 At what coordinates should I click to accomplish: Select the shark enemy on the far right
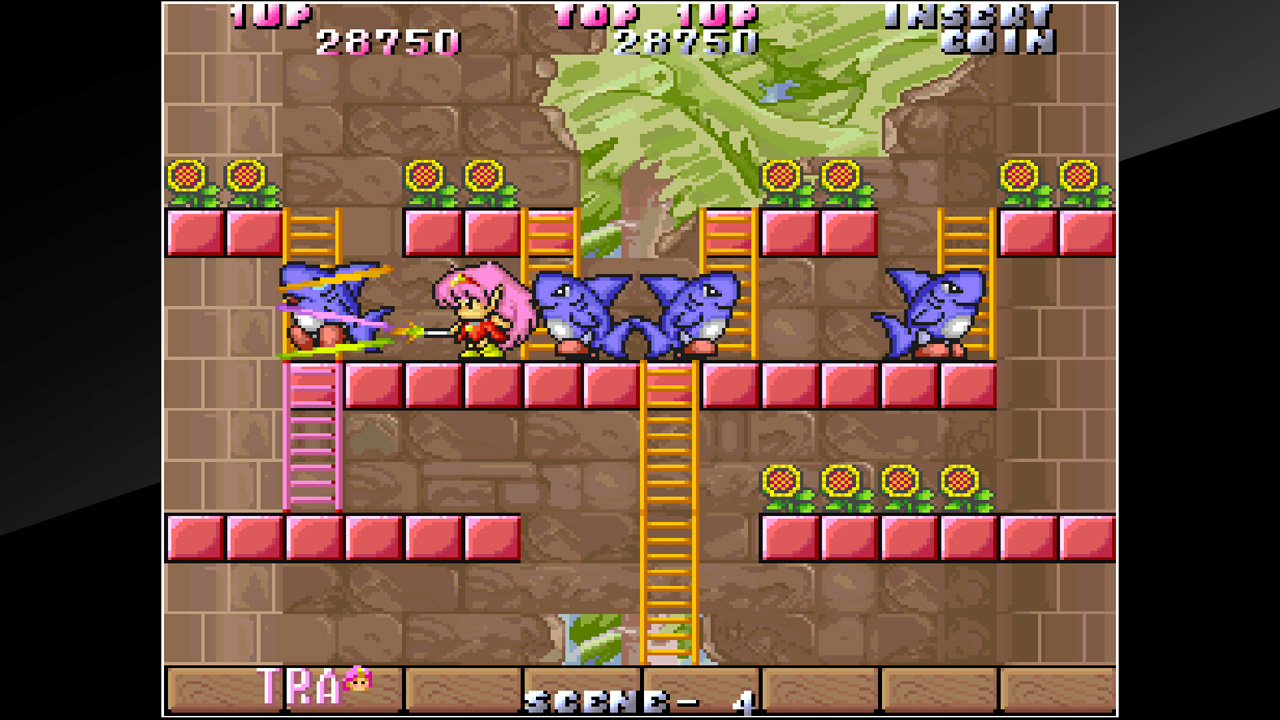coord(925,310)
